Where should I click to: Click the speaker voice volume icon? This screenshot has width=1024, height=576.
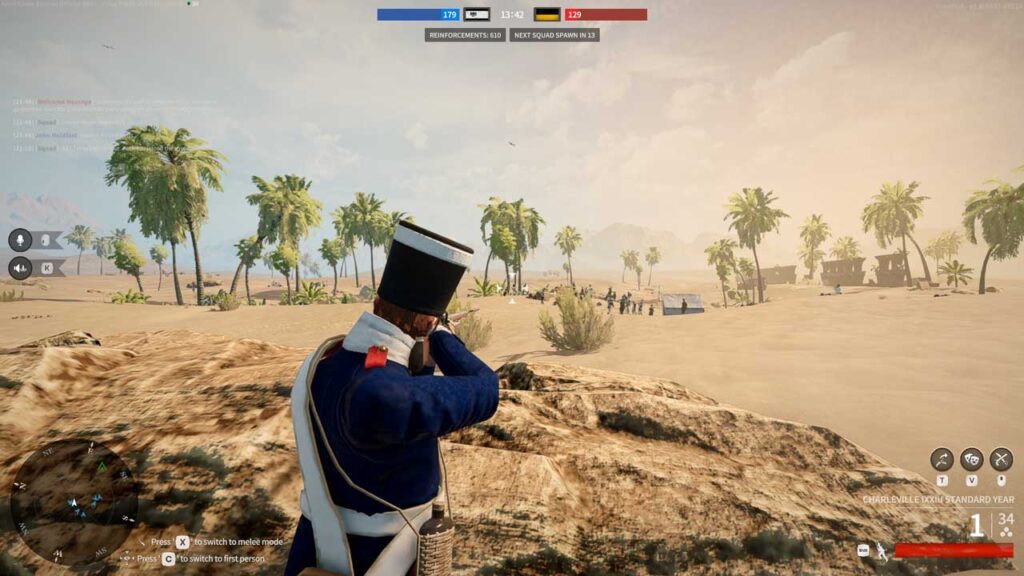[x=20, y=268]
